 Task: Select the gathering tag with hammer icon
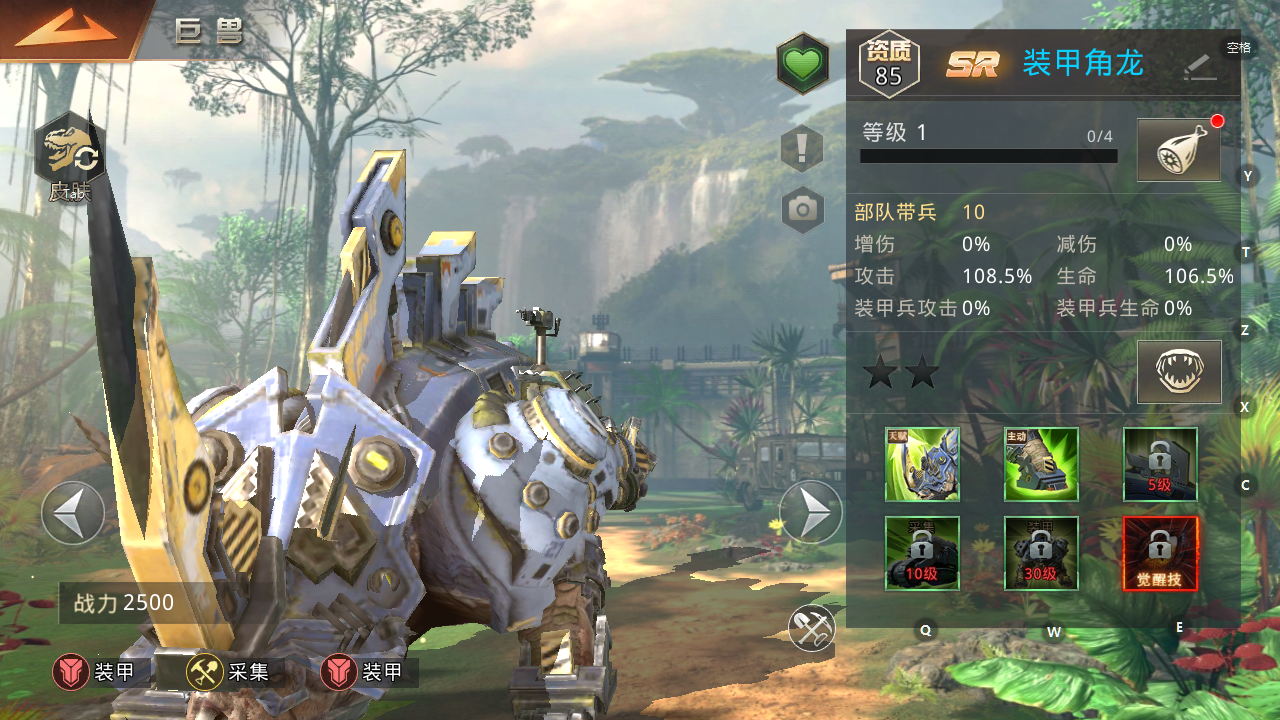click(x=228, y=673)
